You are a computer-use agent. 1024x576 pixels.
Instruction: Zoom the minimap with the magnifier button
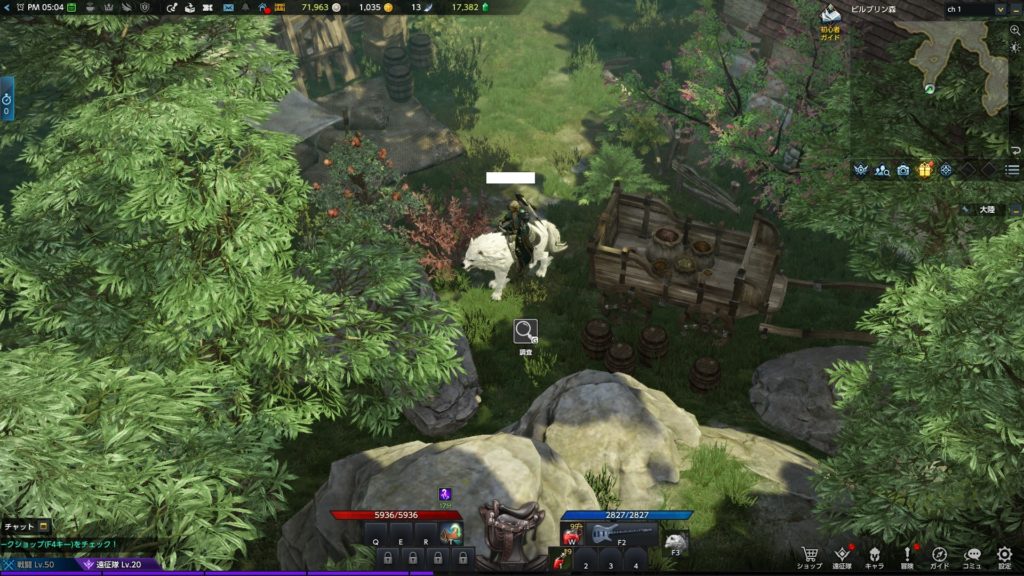point(1015,31)
